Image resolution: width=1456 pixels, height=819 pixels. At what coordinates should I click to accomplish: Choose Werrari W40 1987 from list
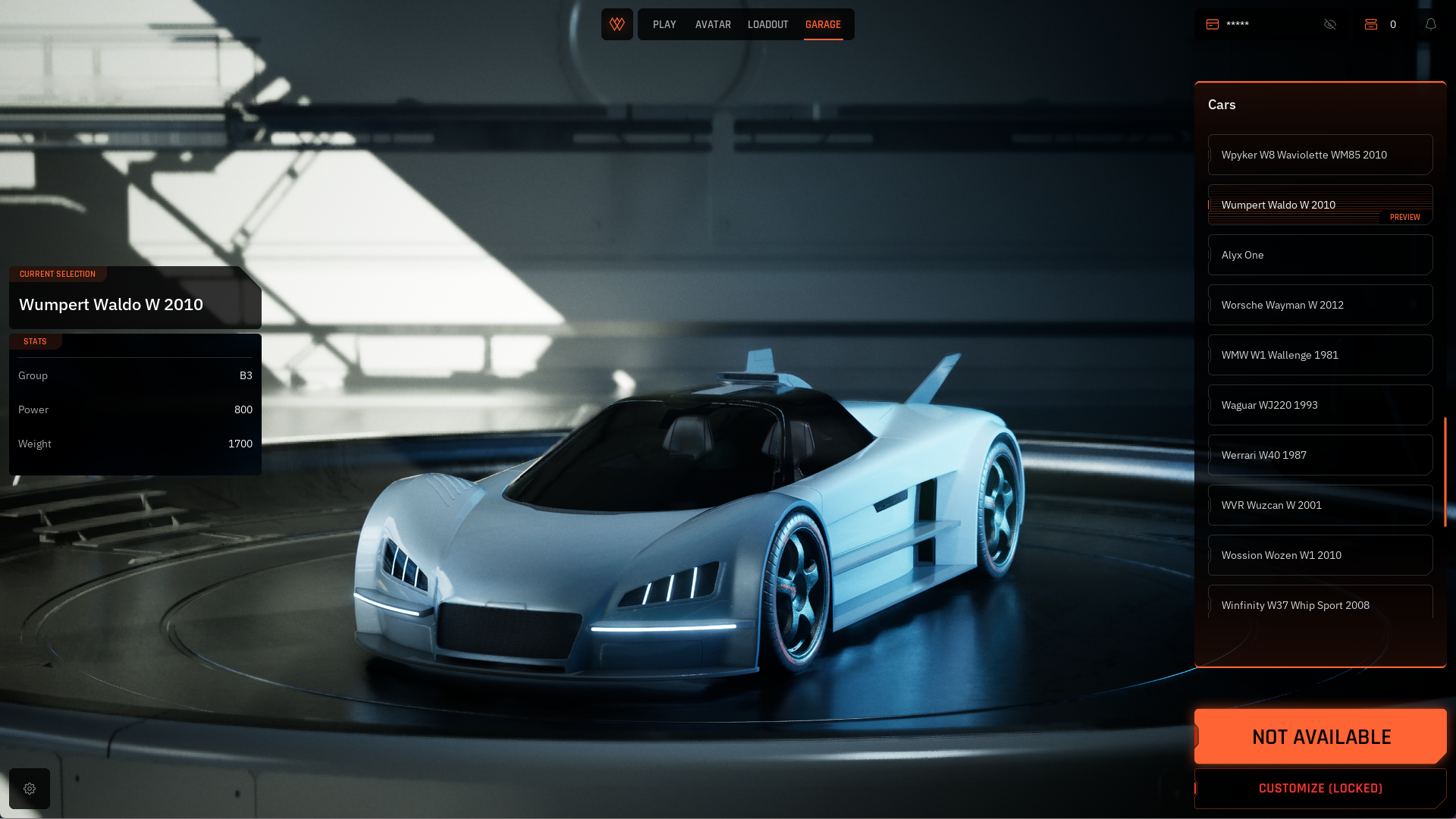[1319, 455]
